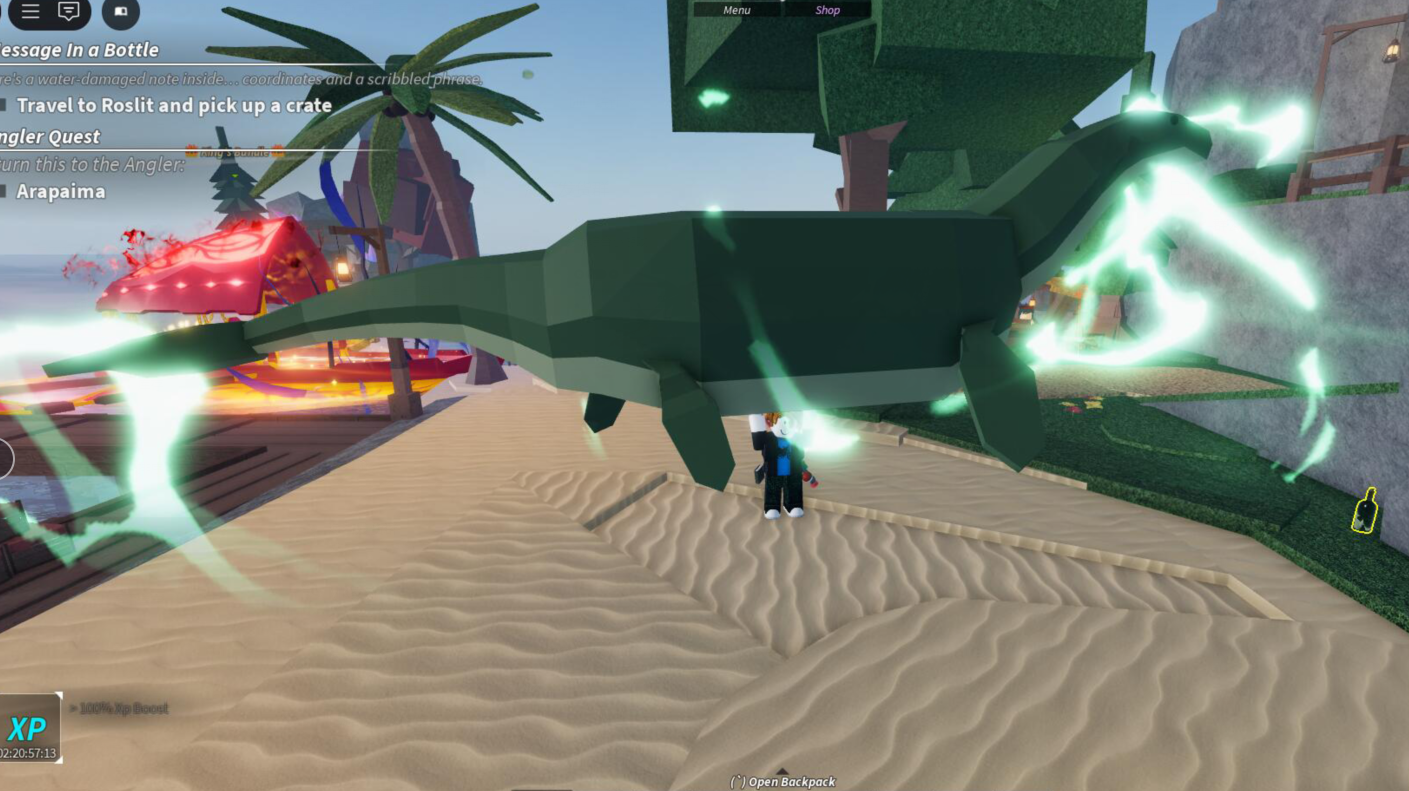Open the quest panel titled Message In a Bottle
The image size is (1409, 791).
[80, 49]
